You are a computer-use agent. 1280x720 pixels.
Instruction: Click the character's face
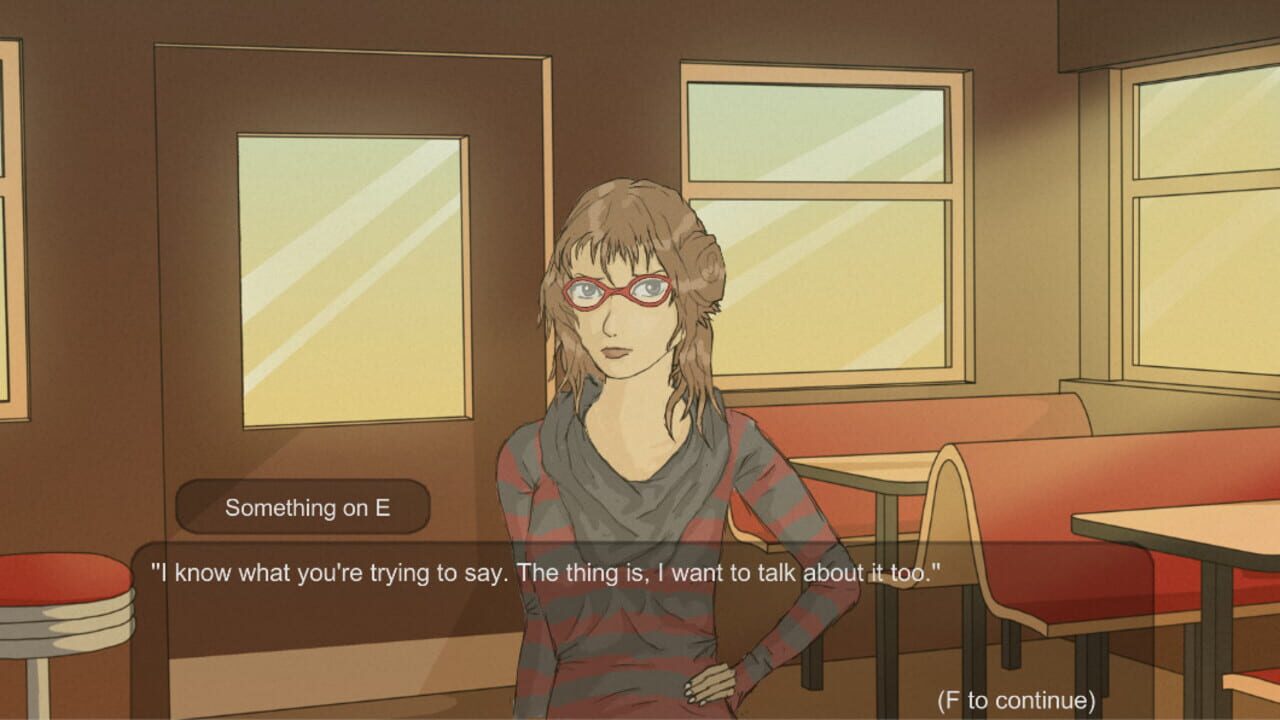pyautogui.click(x=620, y=320)
